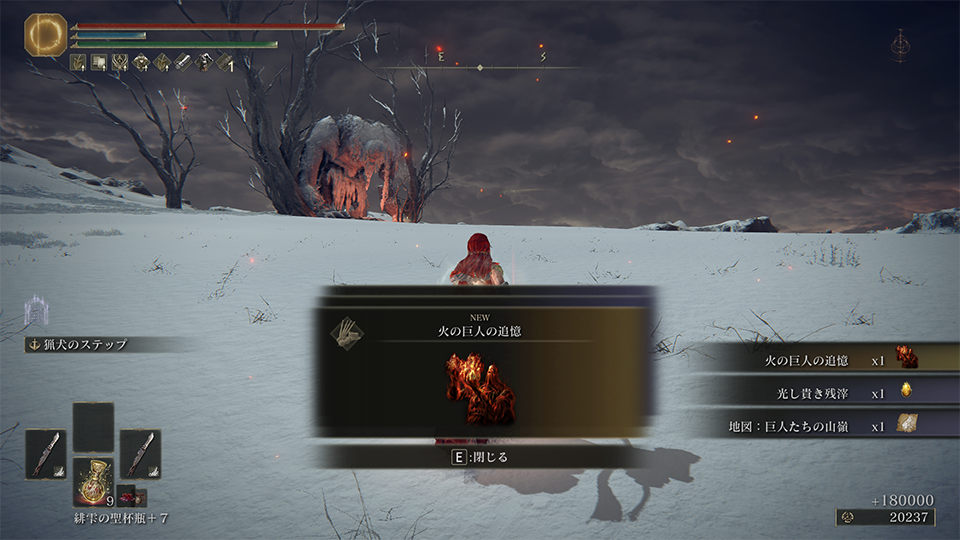Click the Remembrance of the Fire Giant item image

pos(481,389)
